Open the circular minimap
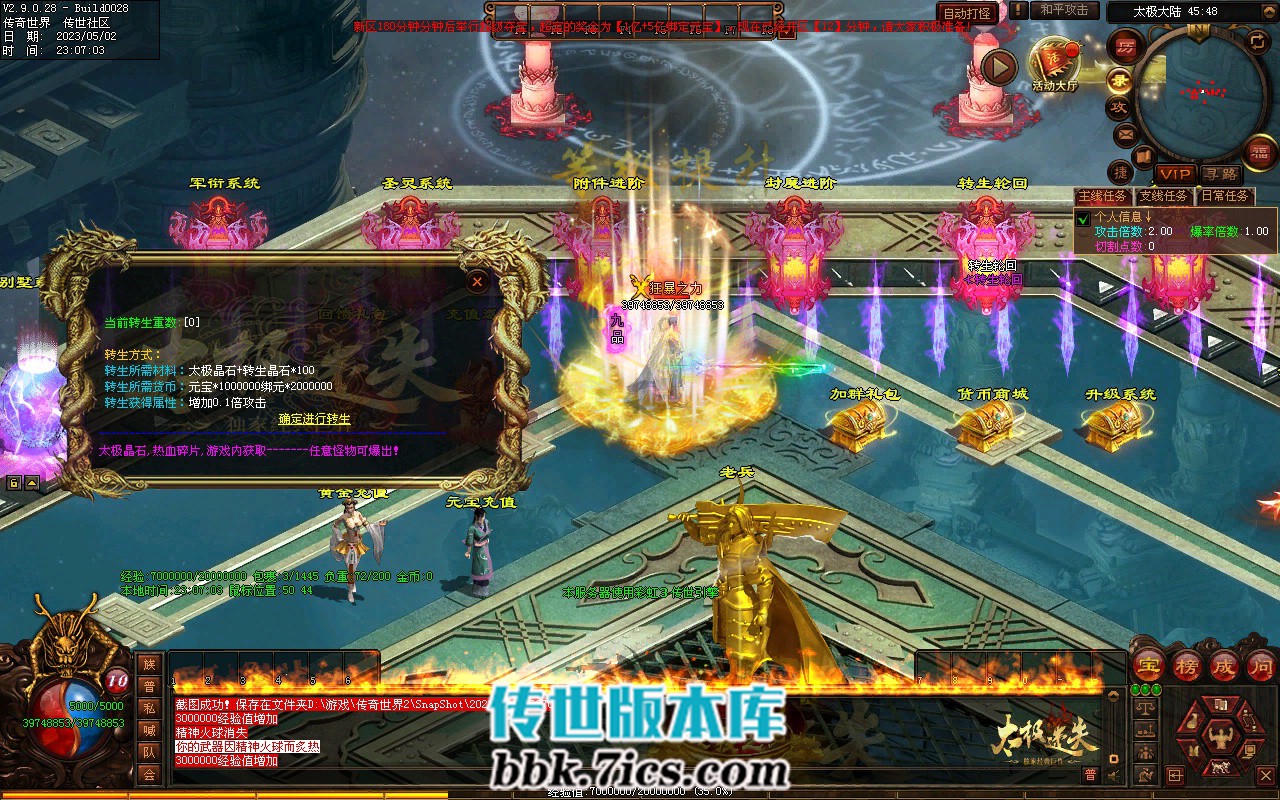1280x800 pixels. point(1200,90)
